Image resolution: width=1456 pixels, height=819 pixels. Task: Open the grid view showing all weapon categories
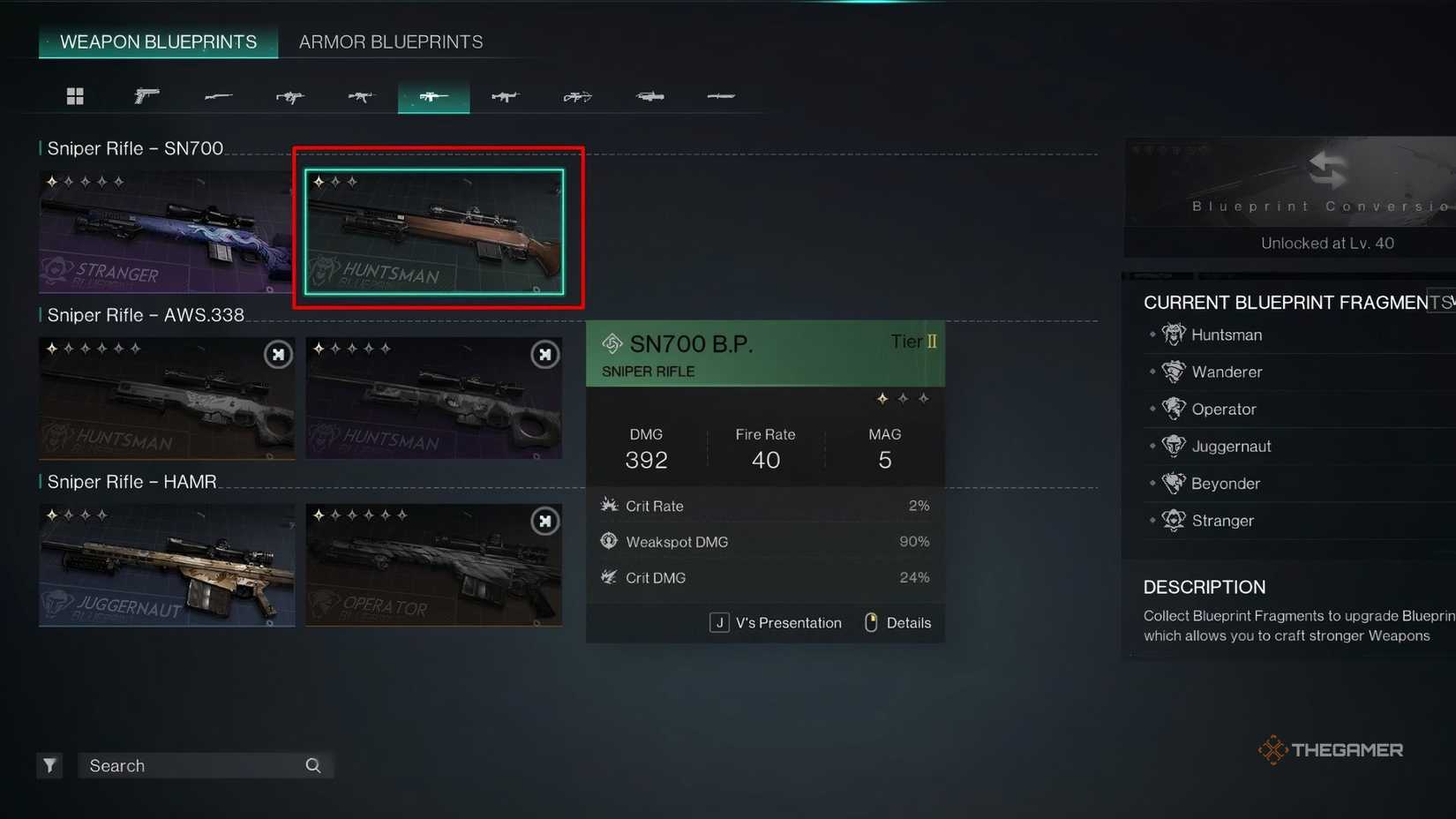pyautogui.click(x=75, y=95)
